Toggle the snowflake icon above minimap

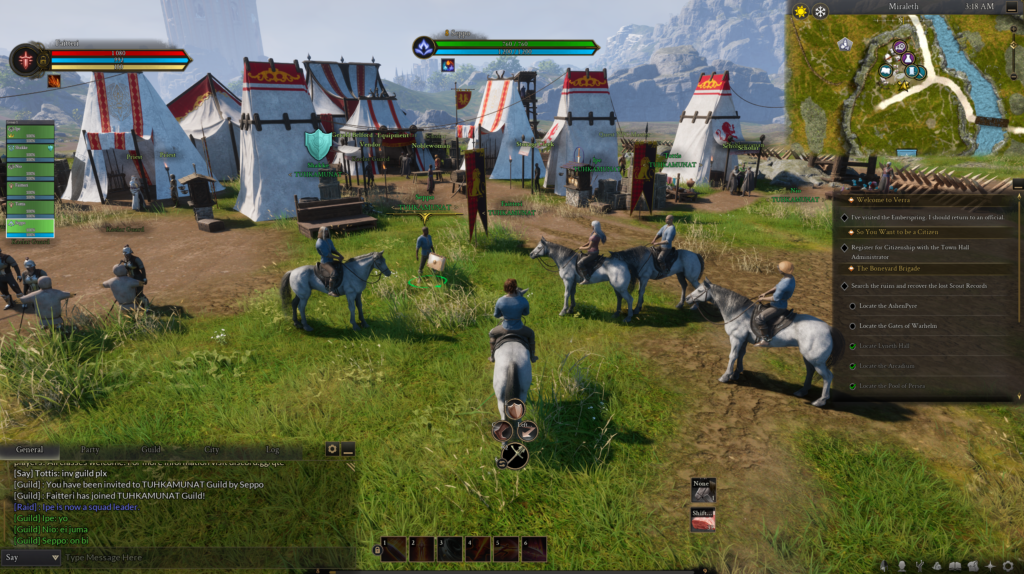click(x=820, y=12)
